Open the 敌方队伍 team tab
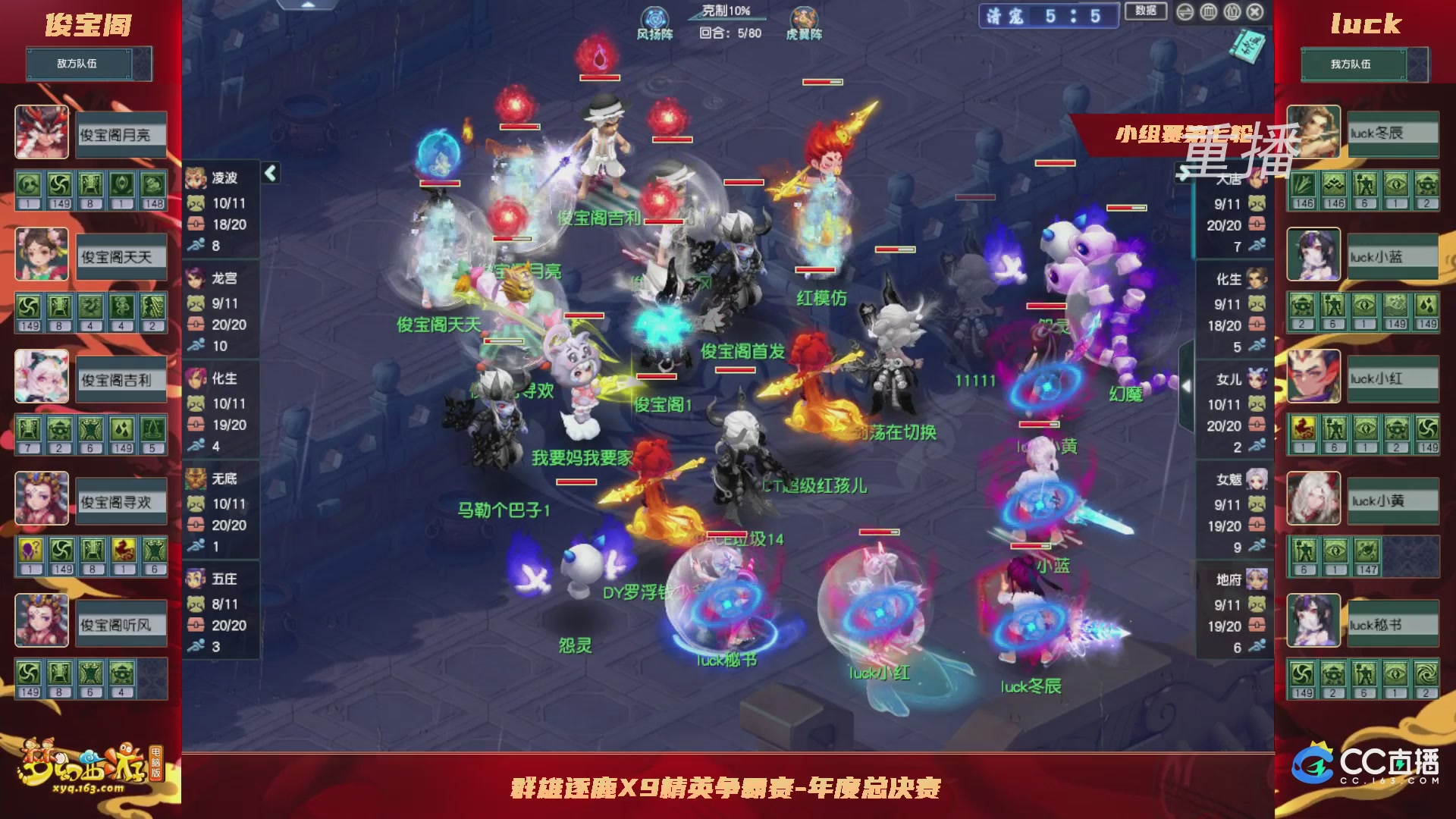This screenshot has width=1456, height=819. tap(80, 63)
